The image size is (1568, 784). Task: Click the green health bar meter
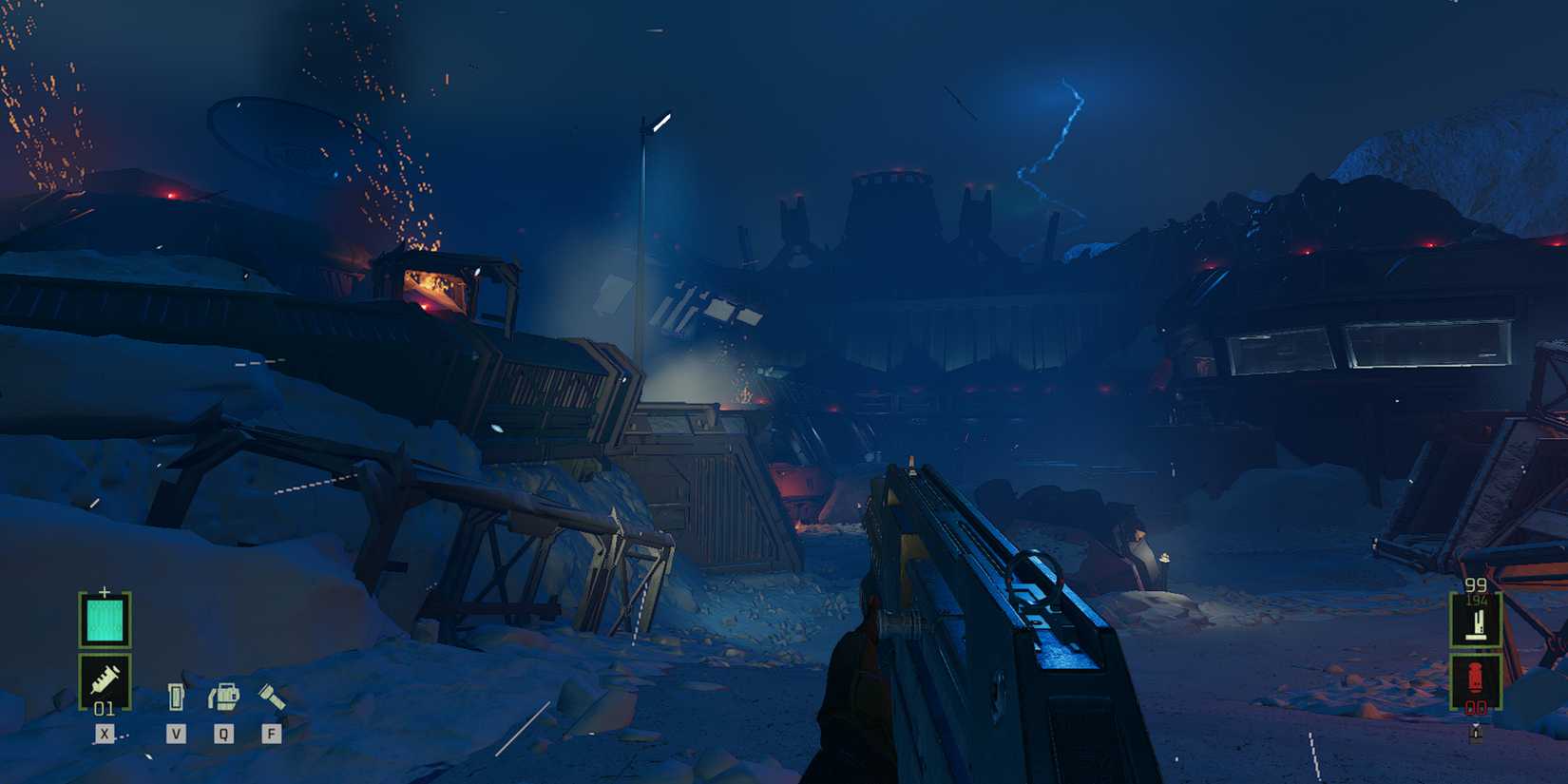click(105, 620)
